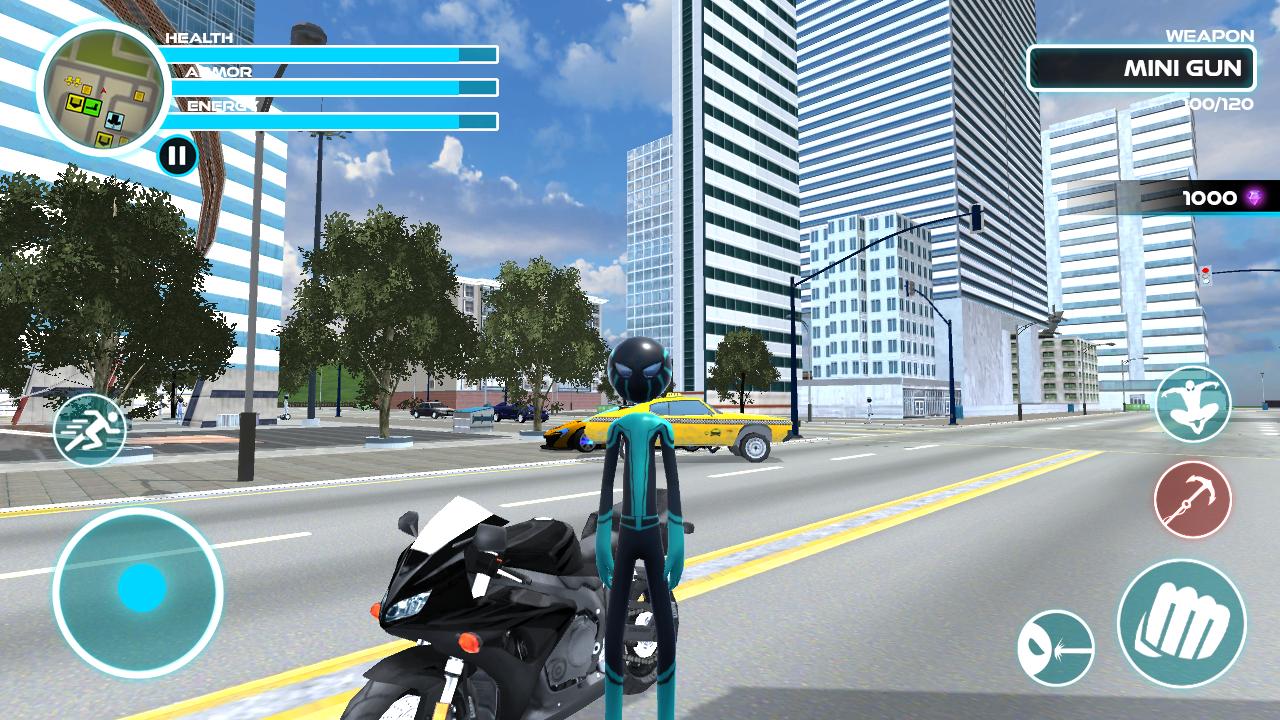
Task: Tap the sprint/run boost icon
Action: (x=90, y=430)
